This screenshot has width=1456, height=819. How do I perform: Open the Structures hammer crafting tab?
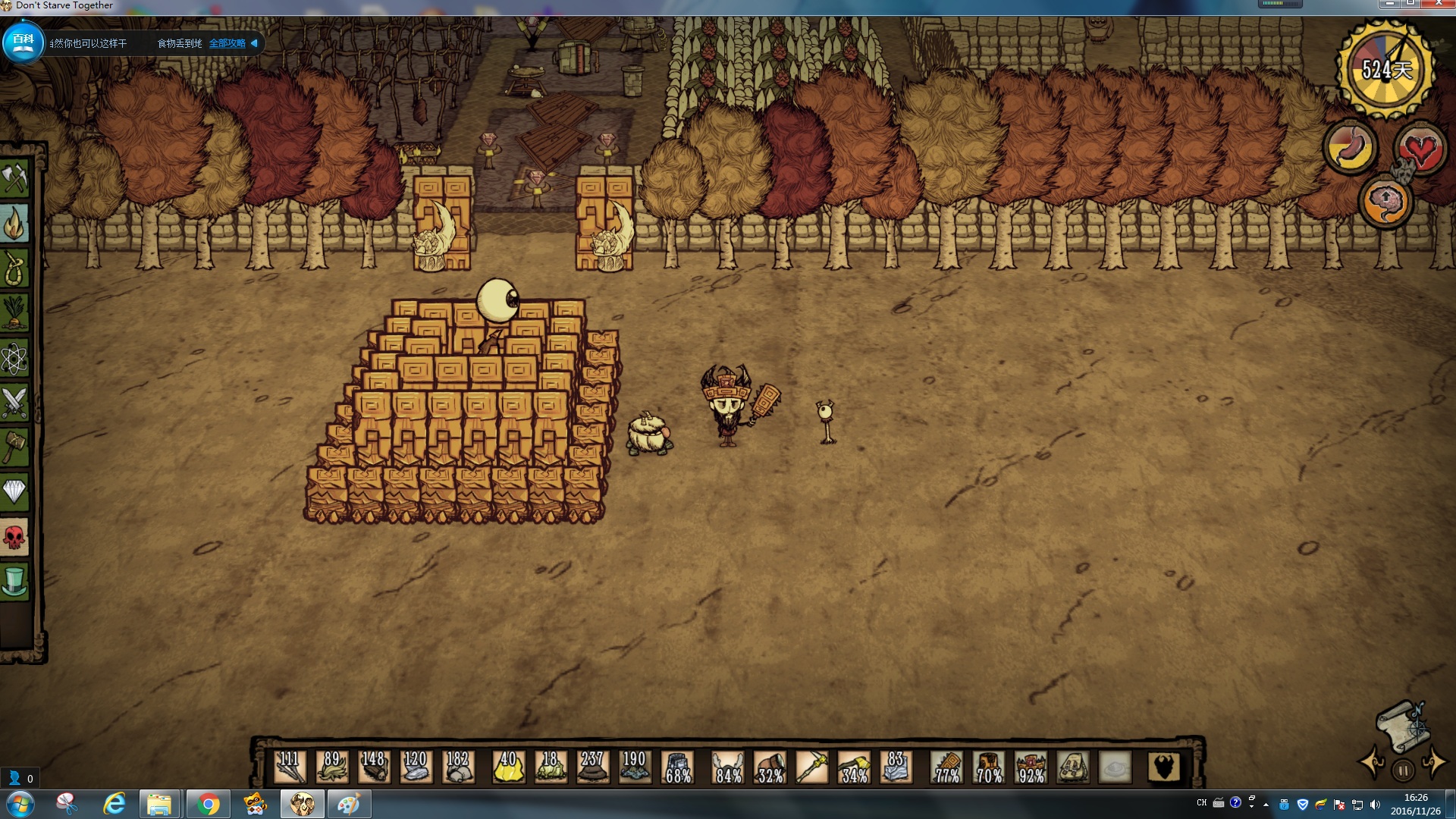pos(14,447)
